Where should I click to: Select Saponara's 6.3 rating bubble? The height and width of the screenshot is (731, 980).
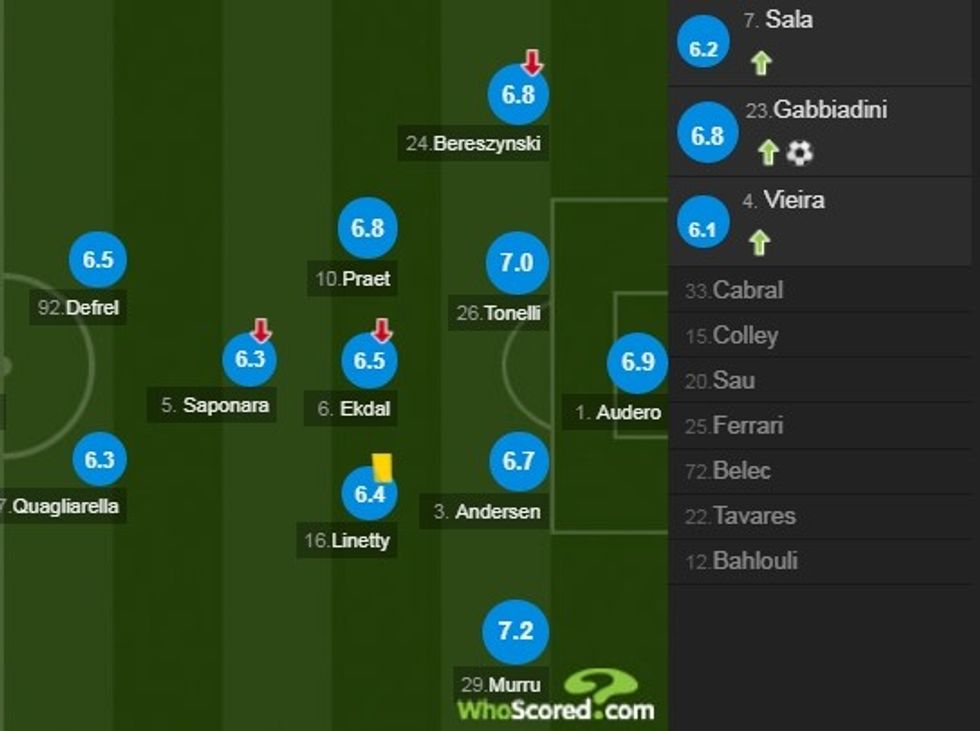tap(249, 359)
